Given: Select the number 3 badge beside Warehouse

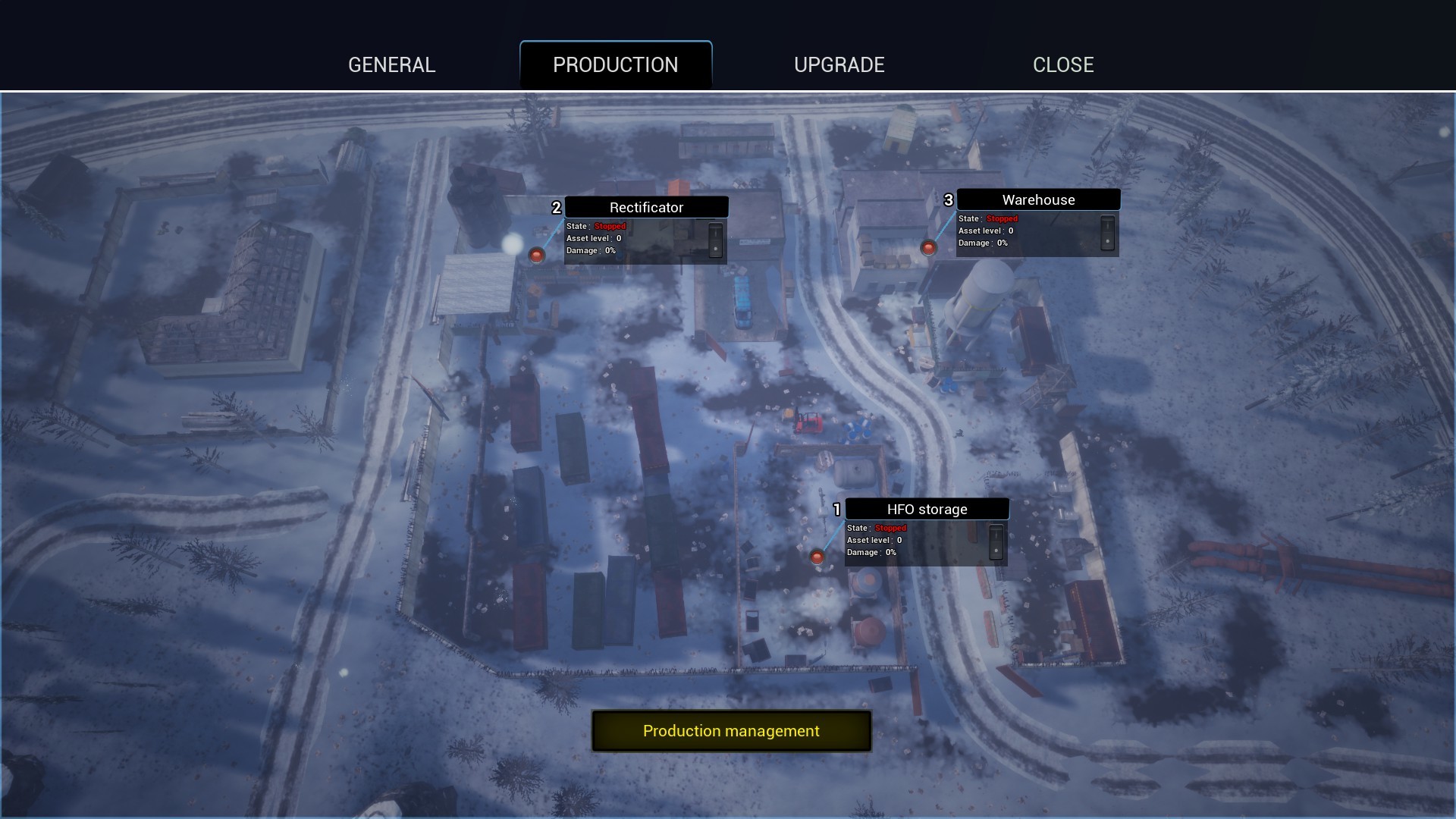Looking at the screenshot, I should (947, 199).
